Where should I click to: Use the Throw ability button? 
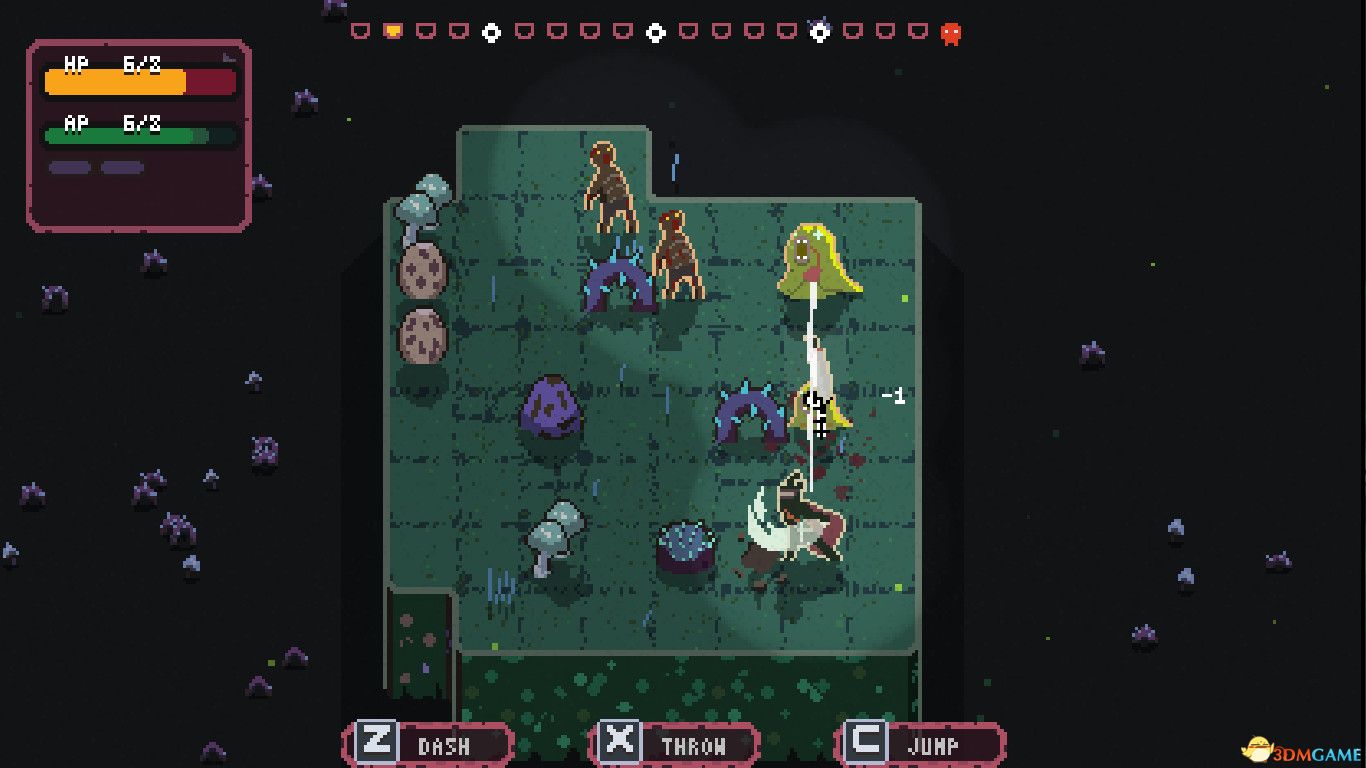675,745
